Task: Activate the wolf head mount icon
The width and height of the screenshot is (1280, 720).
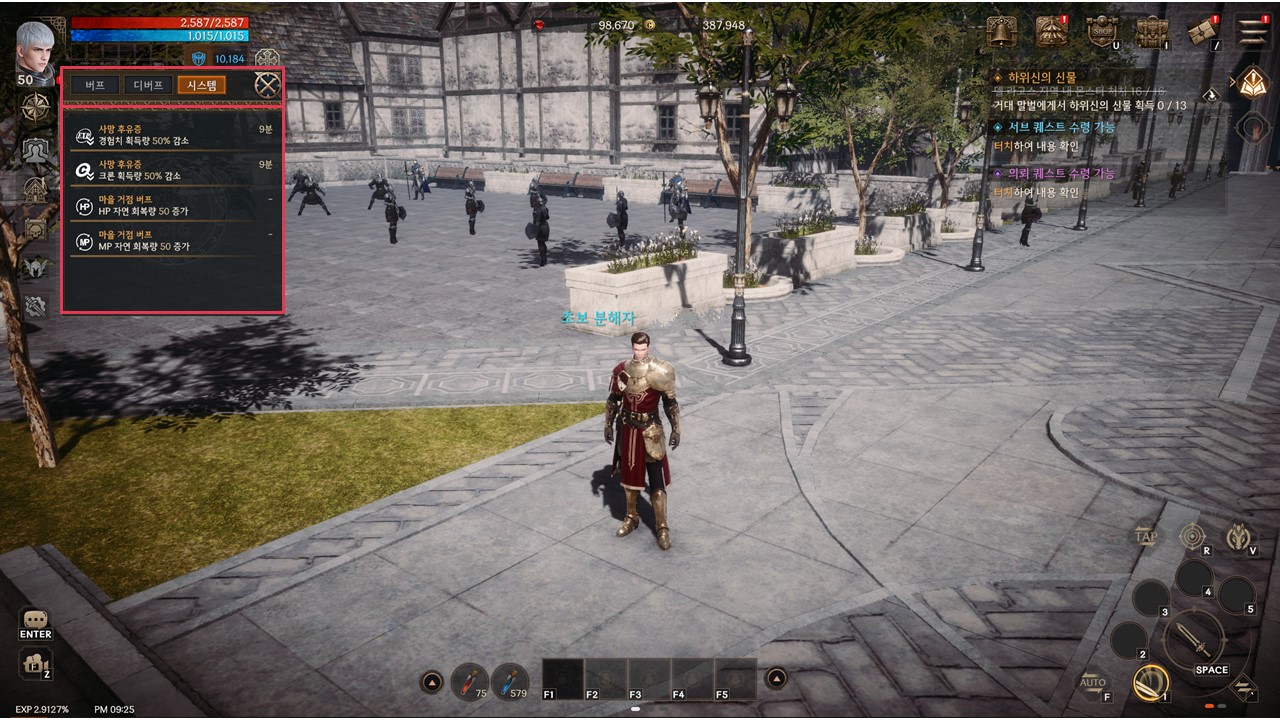Action: click(x=1239, y=538)
